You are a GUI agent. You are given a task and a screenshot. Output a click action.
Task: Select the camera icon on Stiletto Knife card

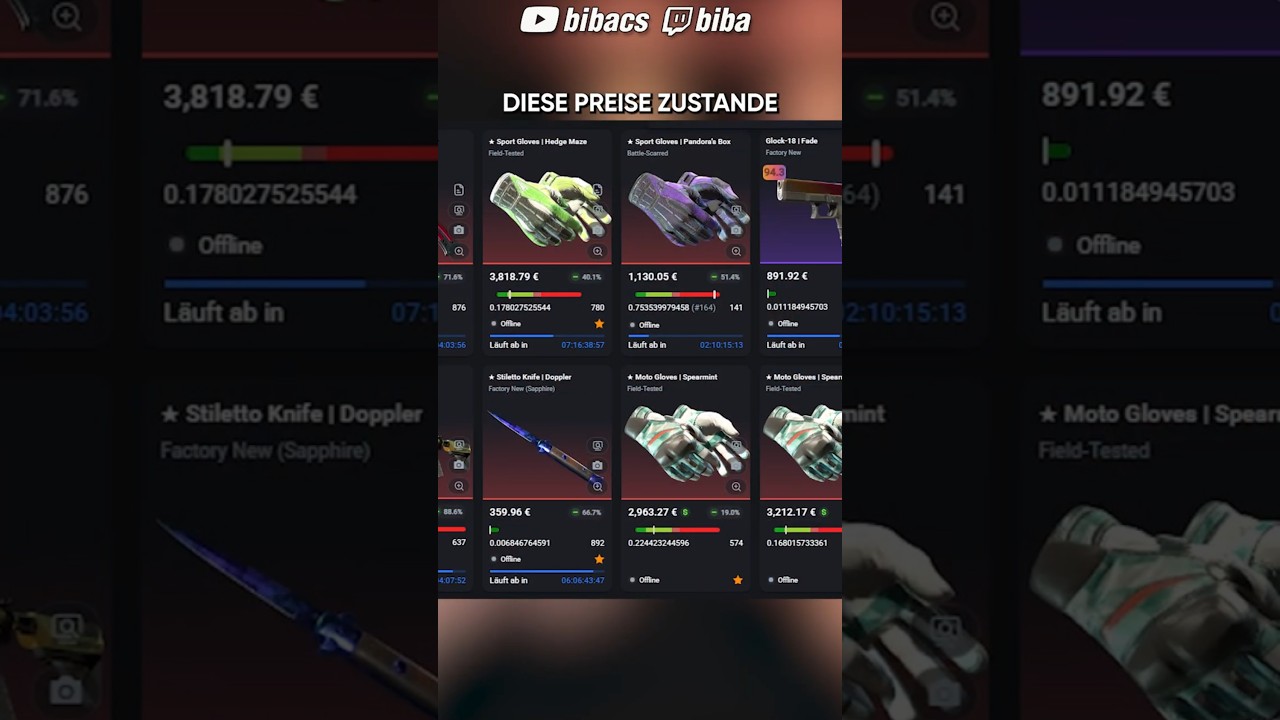[x=597, y=465]
